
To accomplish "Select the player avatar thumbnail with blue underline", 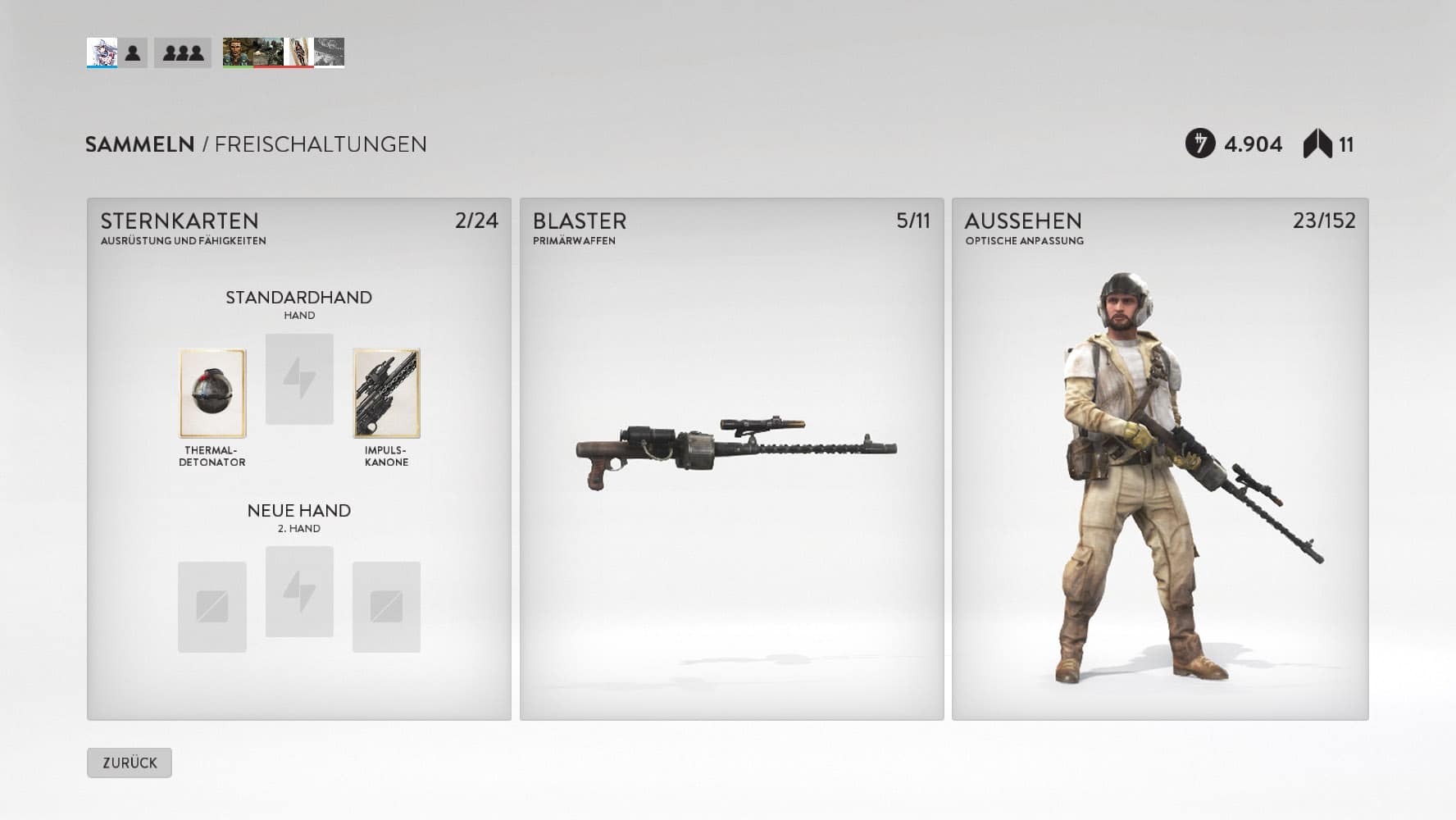I will (x=102, y=53).
